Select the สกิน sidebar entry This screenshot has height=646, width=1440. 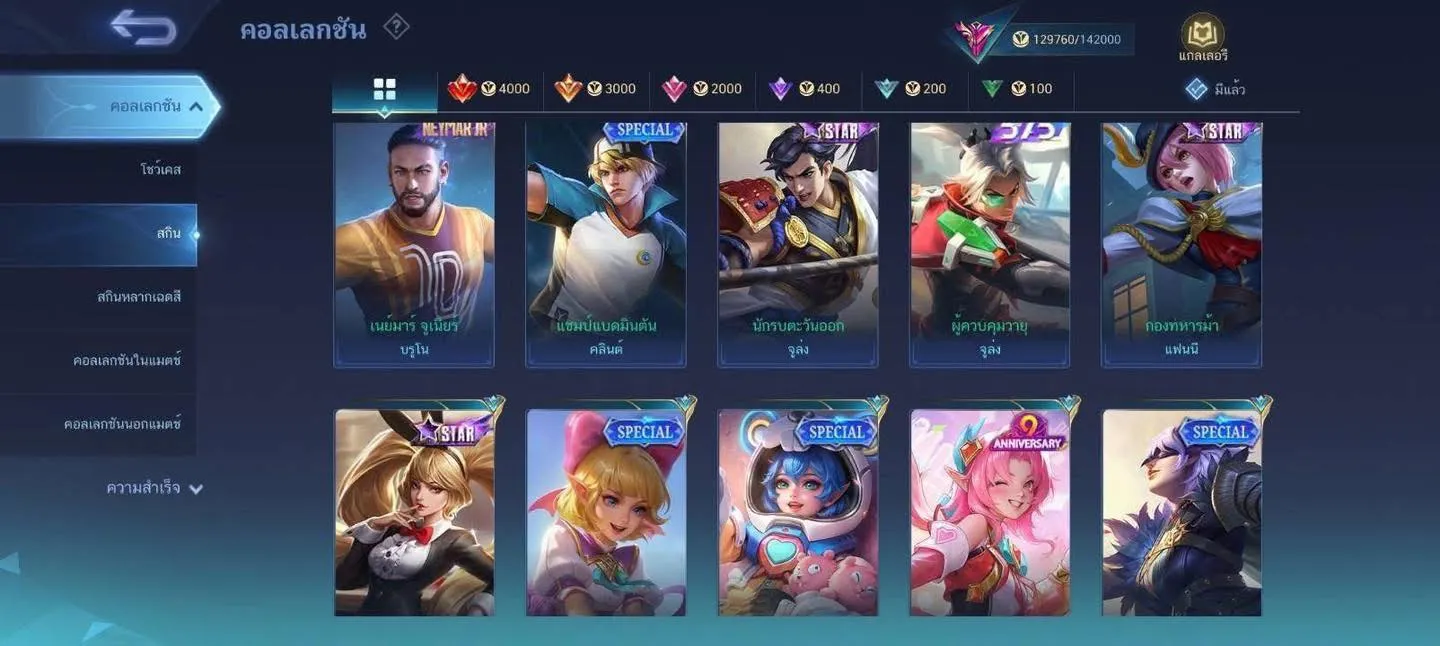click(168, 234)
